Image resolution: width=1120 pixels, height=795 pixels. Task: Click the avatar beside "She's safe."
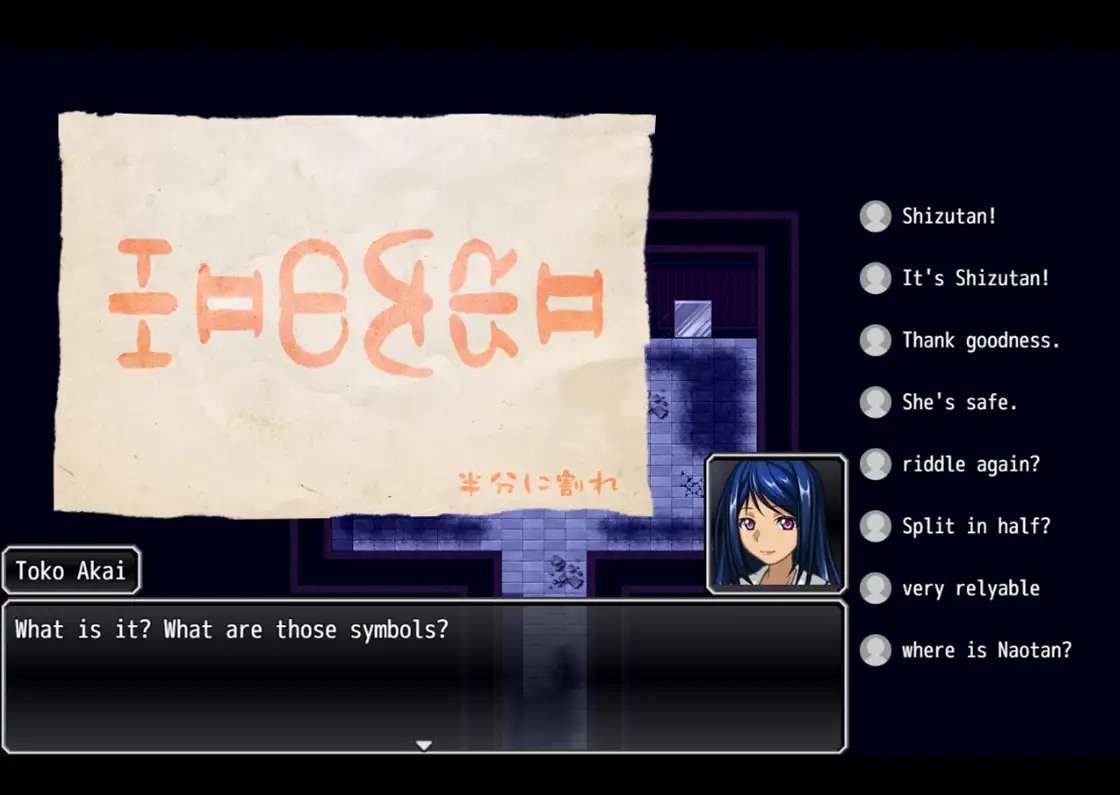pos(875,402)
